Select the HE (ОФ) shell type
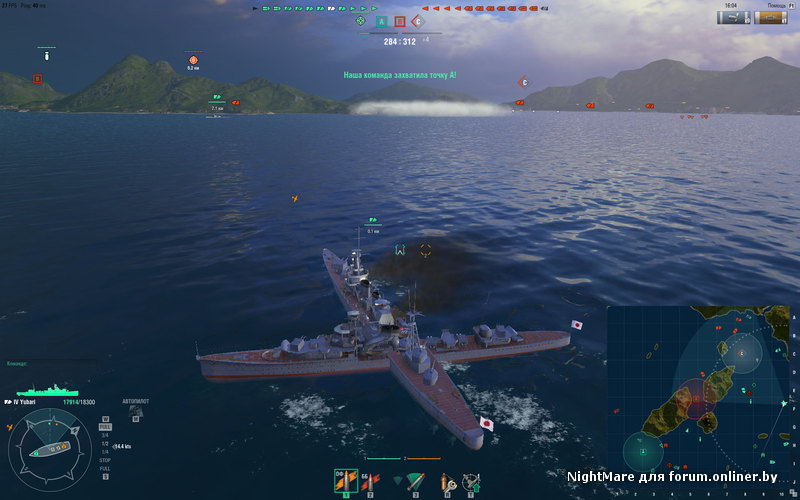This screenshot has width=800, height=500. click(347, 481)
